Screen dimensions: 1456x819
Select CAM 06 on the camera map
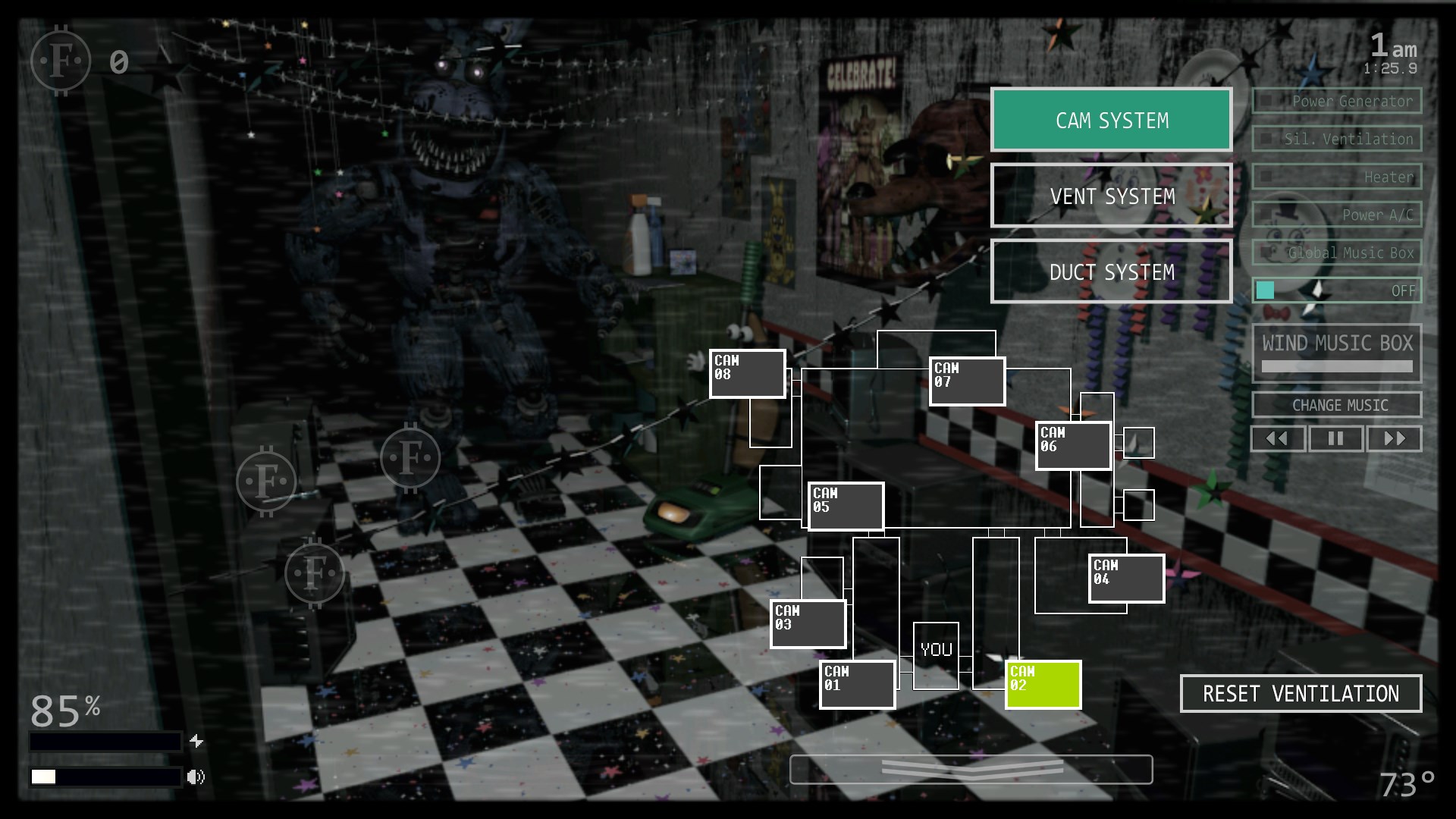(x=1072, y=445)
